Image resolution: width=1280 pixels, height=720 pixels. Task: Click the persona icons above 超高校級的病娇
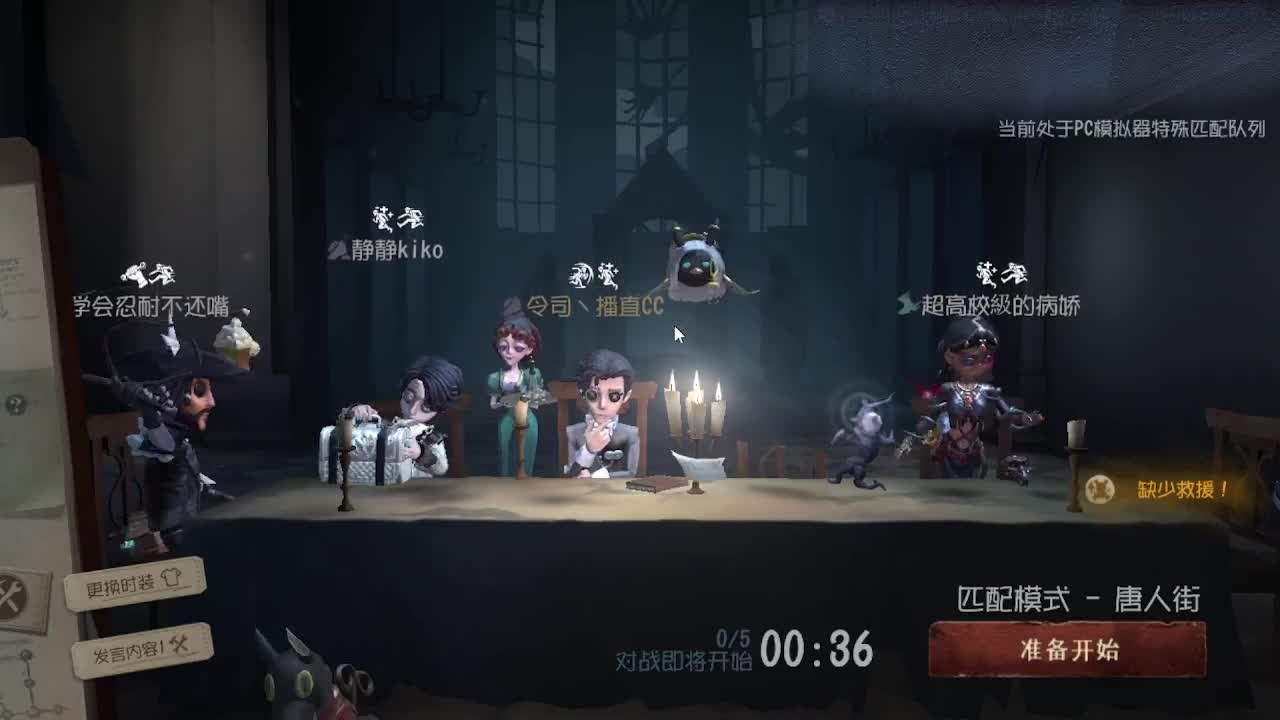pos(1000,275)
